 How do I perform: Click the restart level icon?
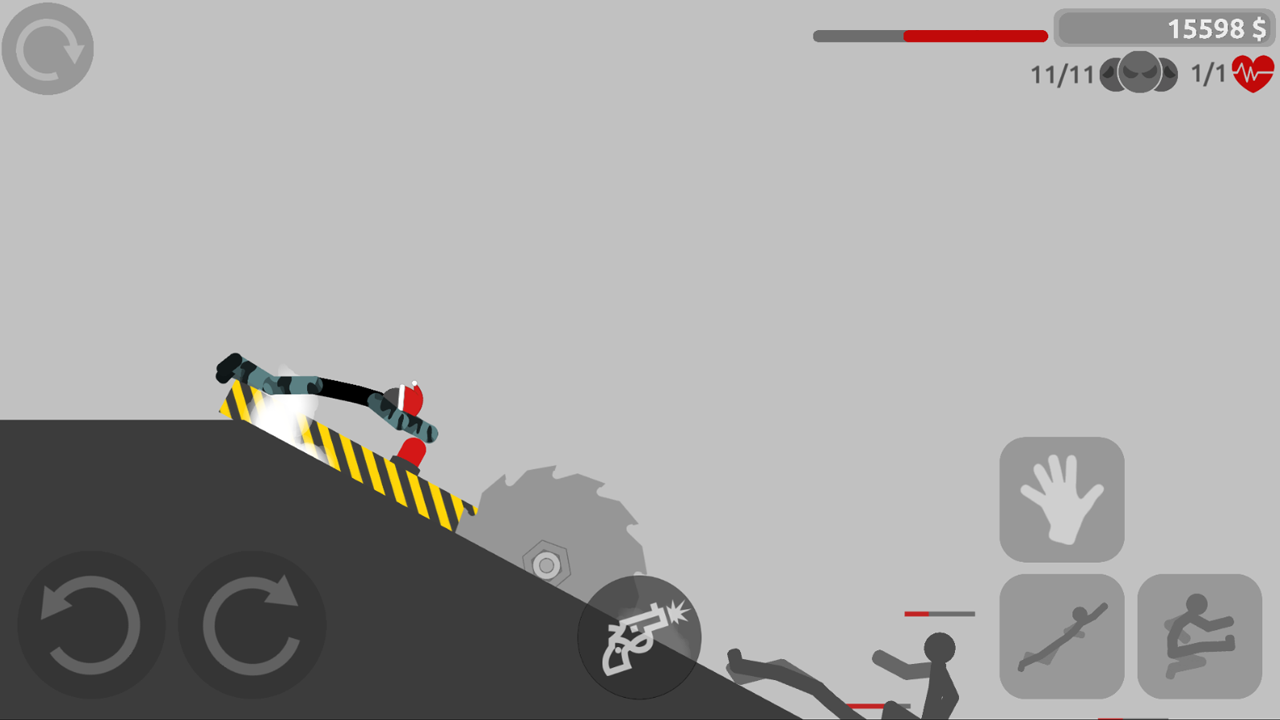[47, 48]
